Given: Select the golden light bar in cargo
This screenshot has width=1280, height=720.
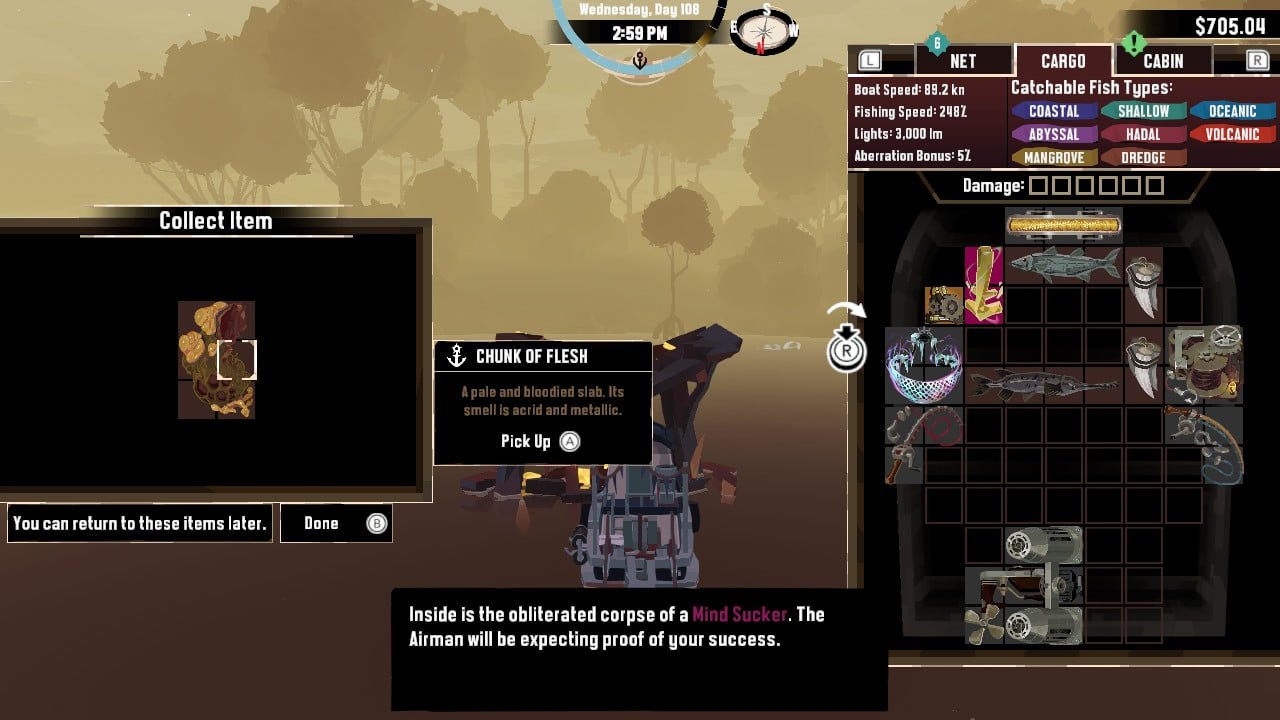Looking at the screenshot, I should (x=1063, y=225).
